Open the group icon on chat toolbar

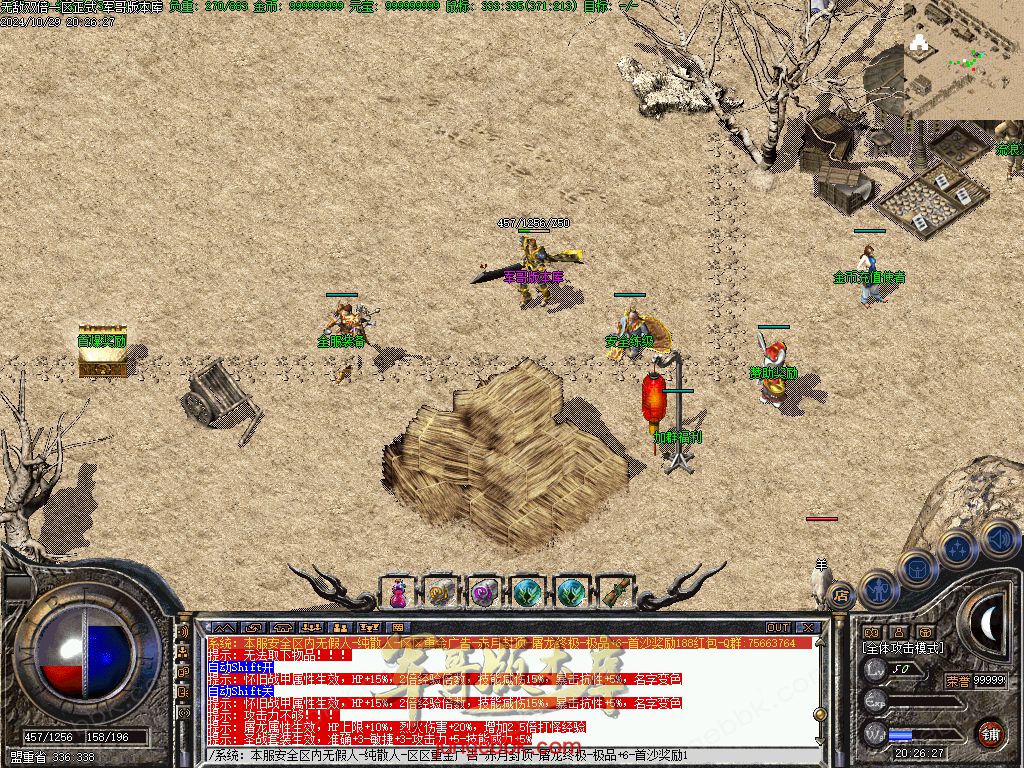(310, 628)
